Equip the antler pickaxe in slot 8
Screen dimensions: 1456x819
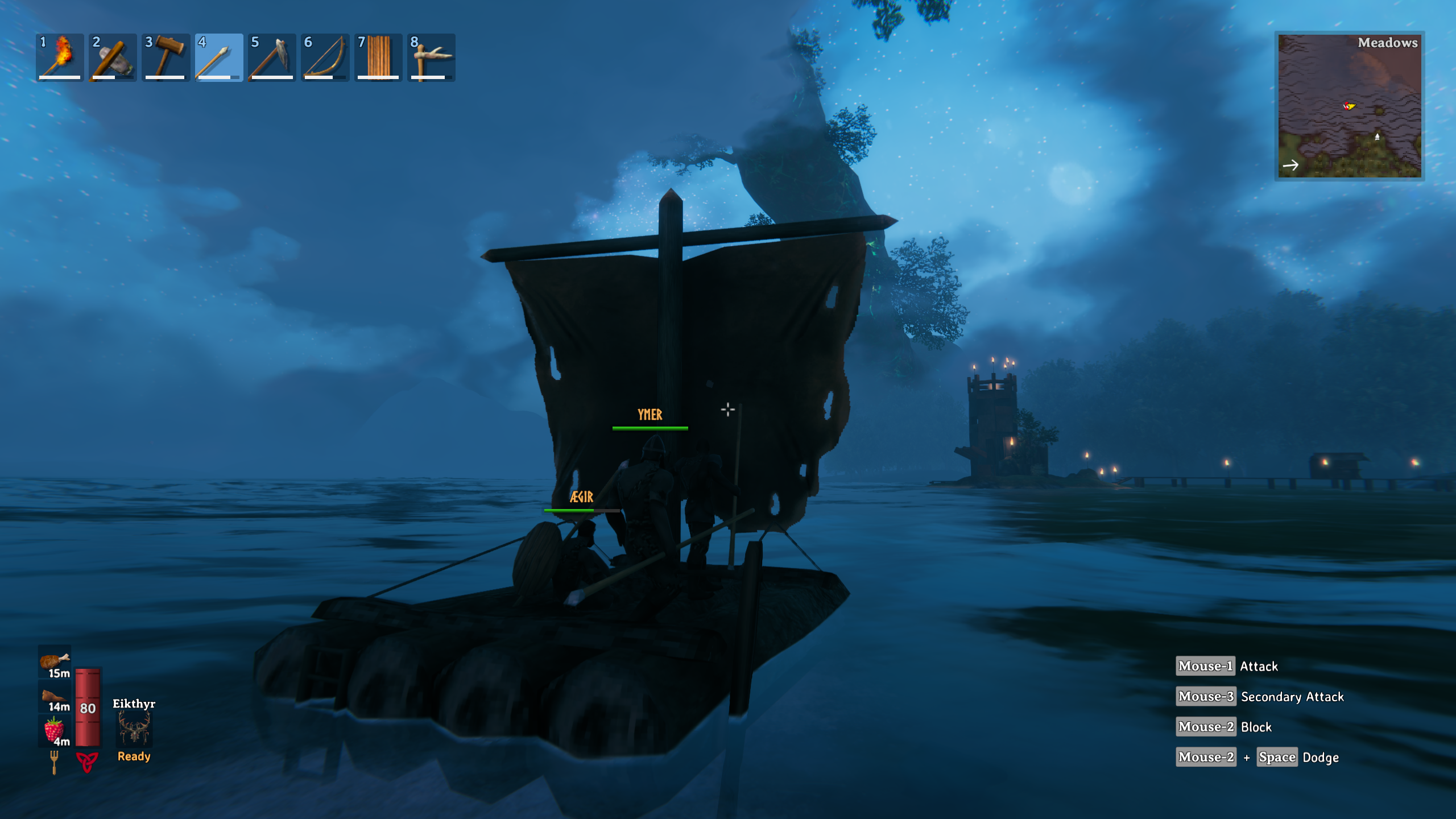tap(431, 57)
